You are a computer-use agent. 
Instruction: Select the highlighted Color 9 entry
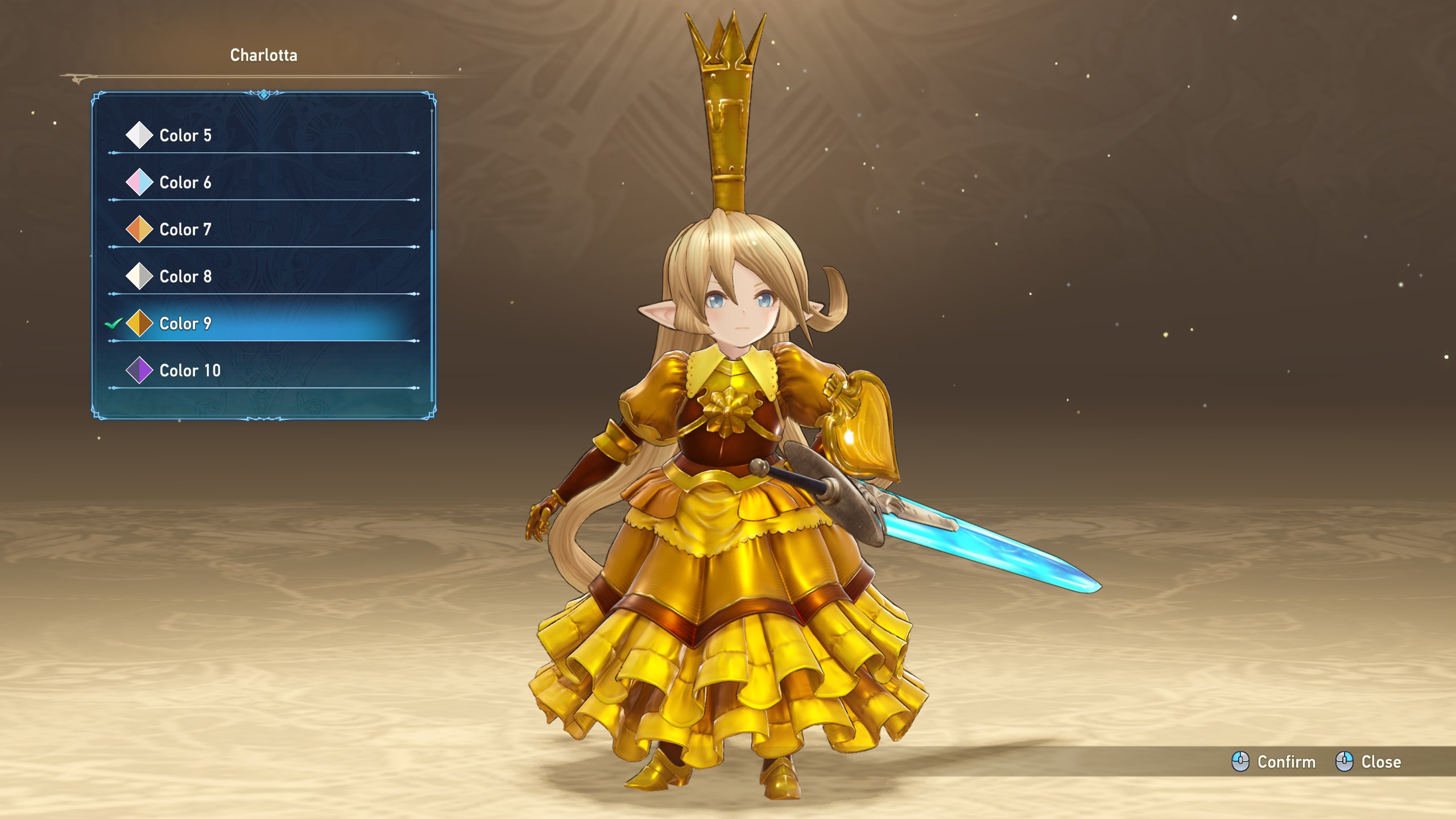185,324
